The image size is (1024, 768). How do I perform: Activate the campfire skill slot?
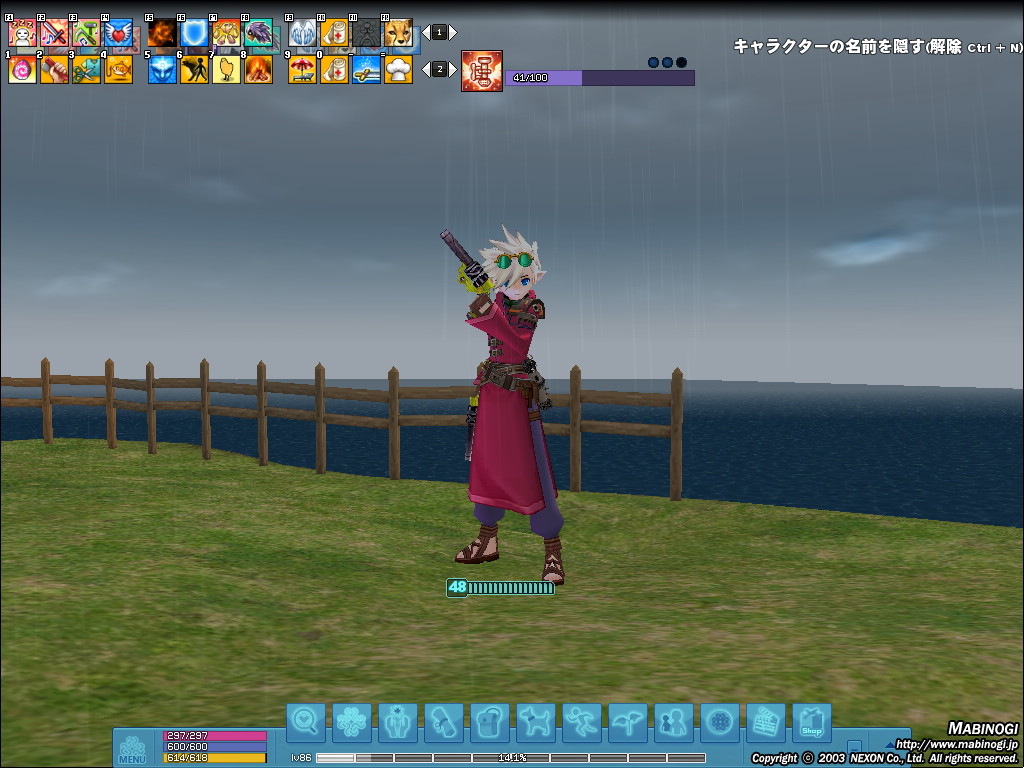tap(258, 69)
